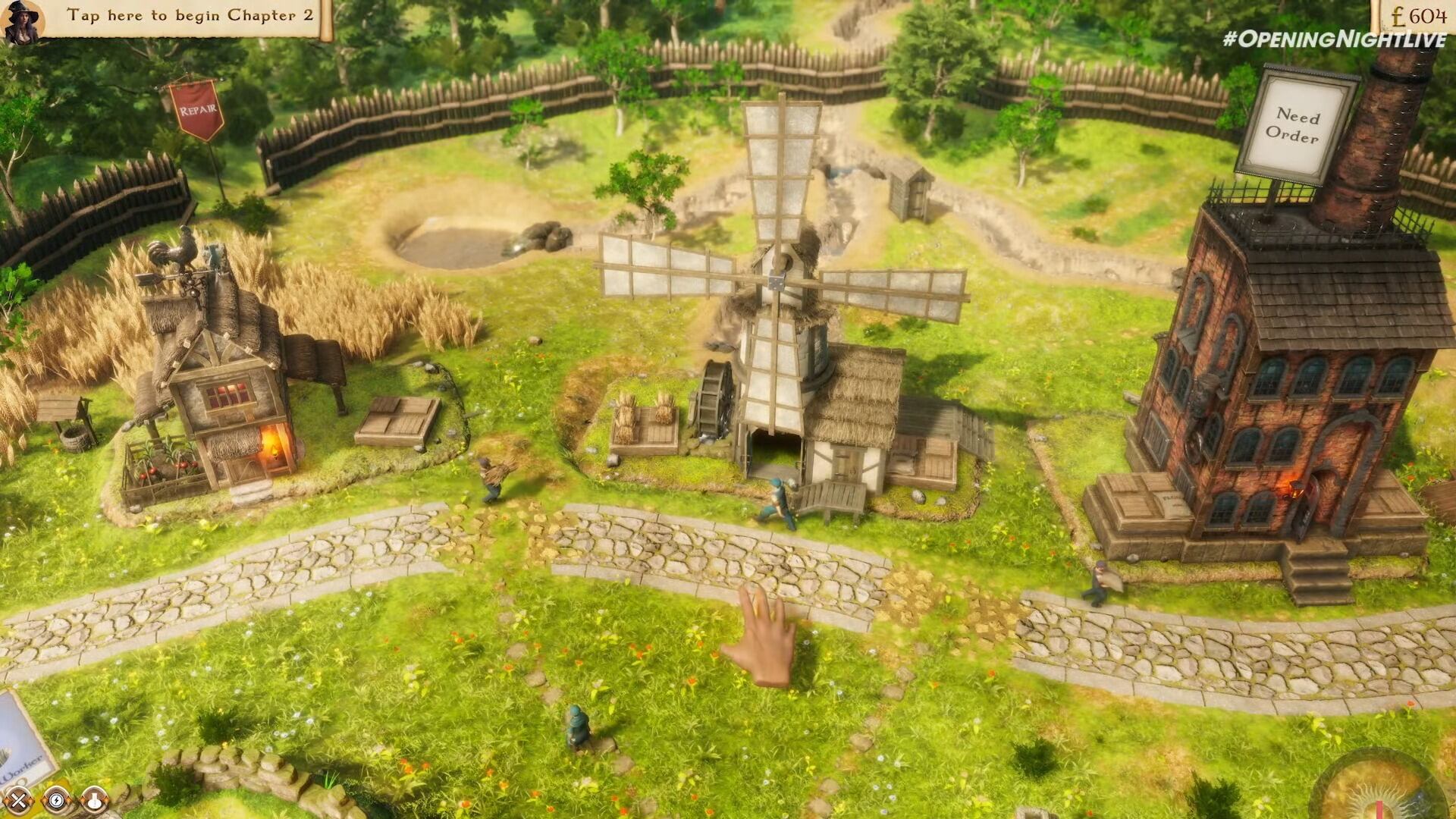Tap the banner to begin Chapter 2

point(190,17)
